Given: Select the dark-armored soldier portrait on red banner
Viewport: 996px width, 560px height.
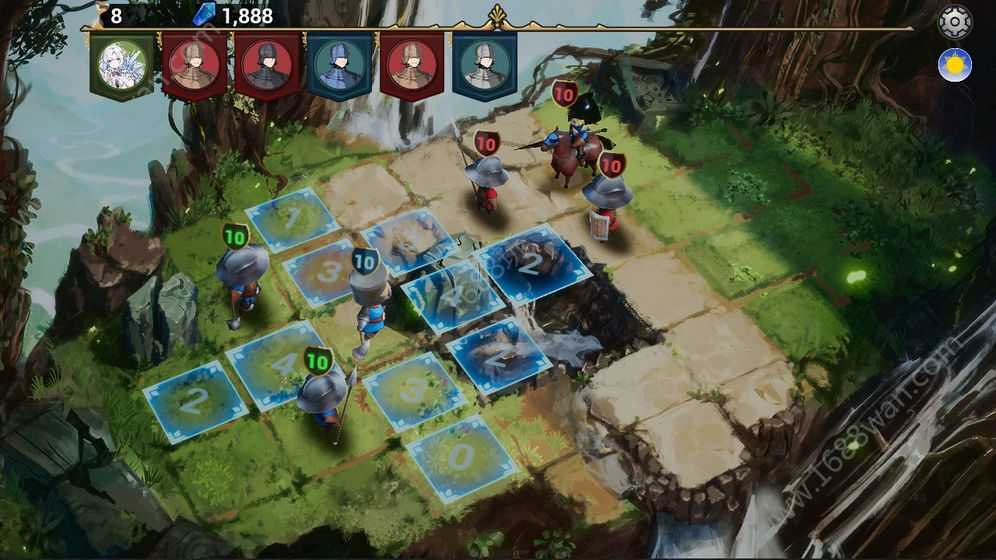Looking at the screenshot, I should [x=267, y=65].
